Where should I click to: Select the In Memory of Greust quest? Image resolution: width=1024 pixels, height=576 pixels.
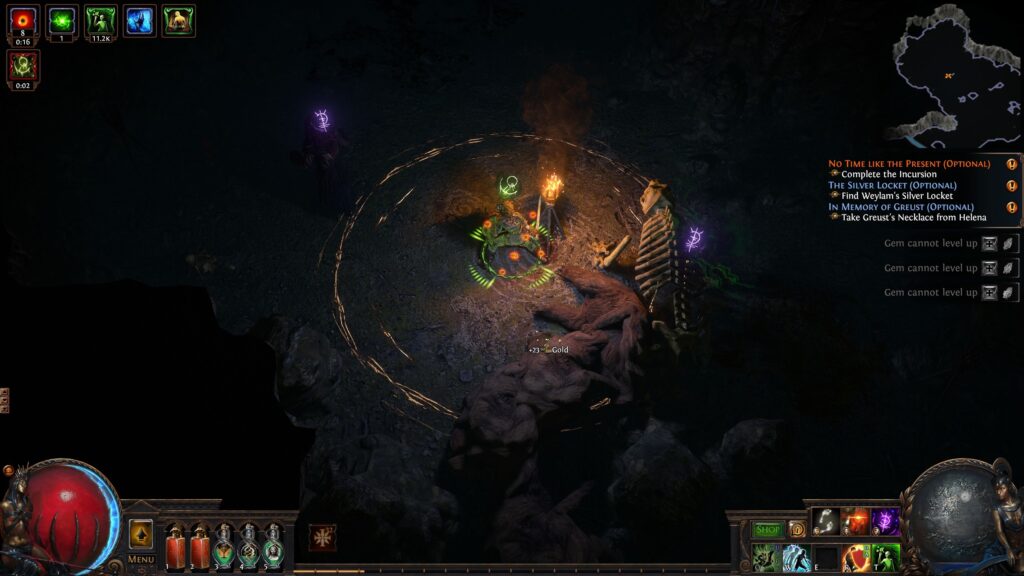click(907, 207)
